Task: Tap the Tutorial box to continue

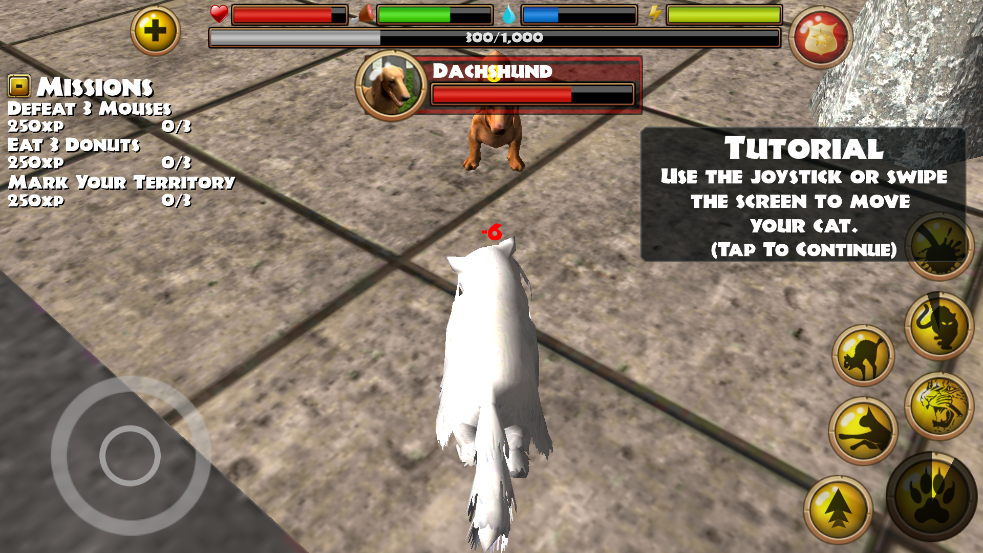Action: 803,195
